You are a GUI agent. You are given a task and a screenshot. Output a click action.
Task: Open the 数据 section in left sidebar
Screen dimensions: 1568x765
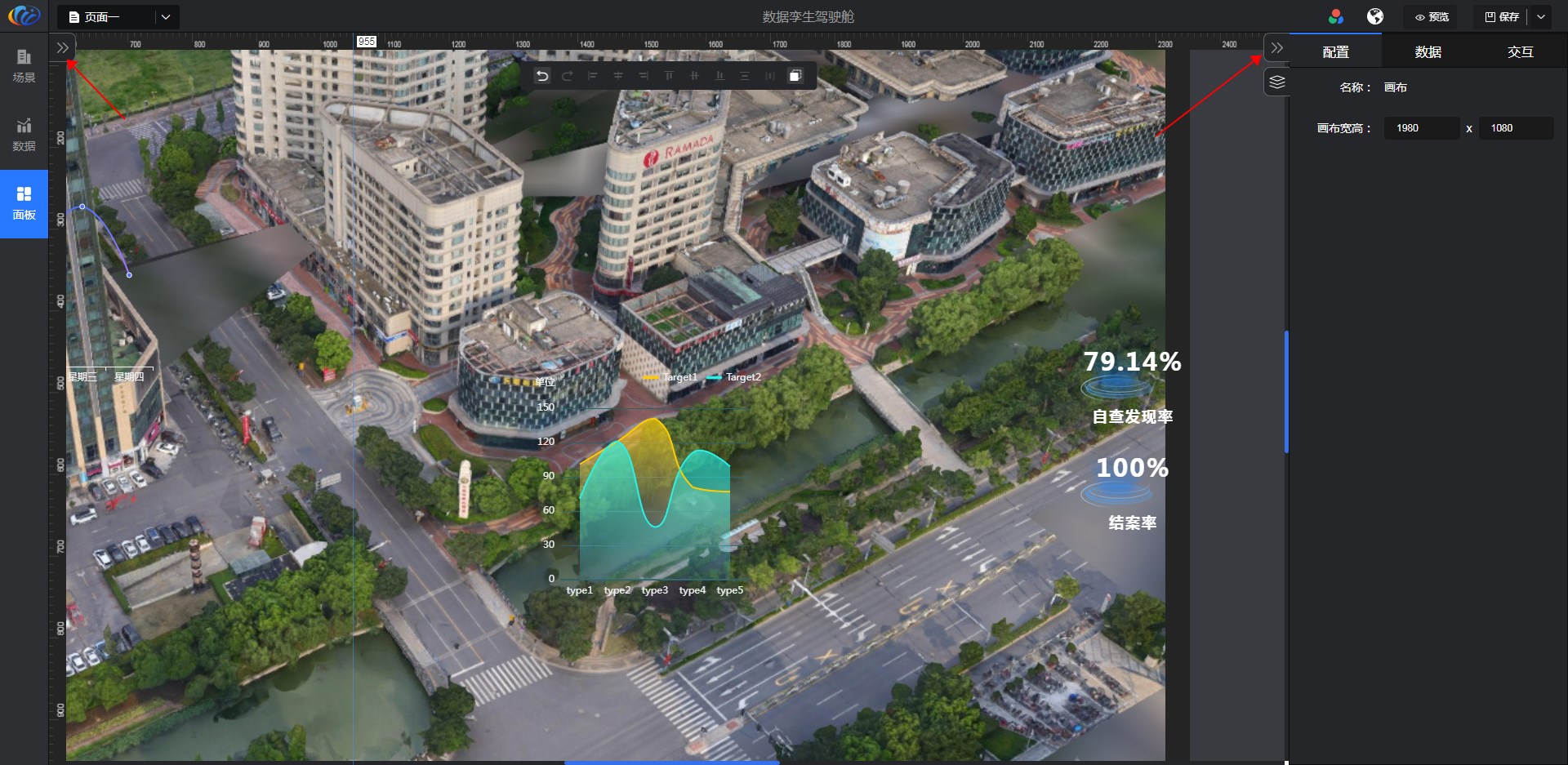point(24,134)
